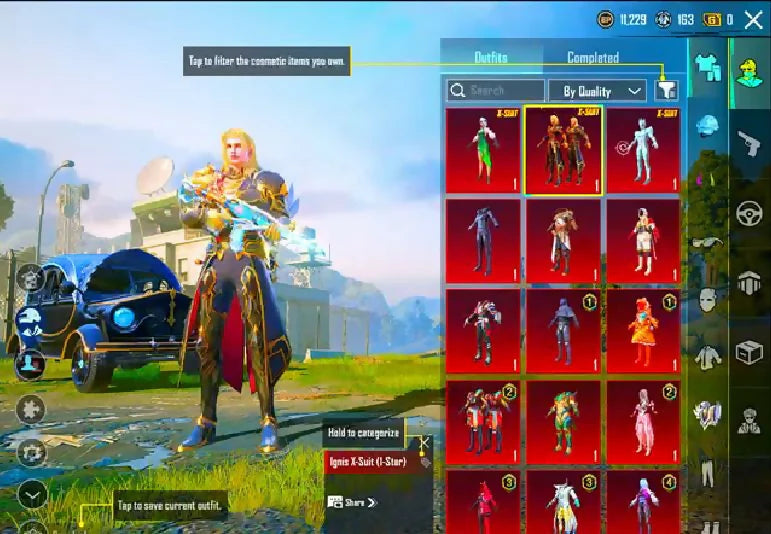The height and width of the screenshot is (534, 771).
Task: Close the inventory with the X button
Action: (x=752, y=19)
